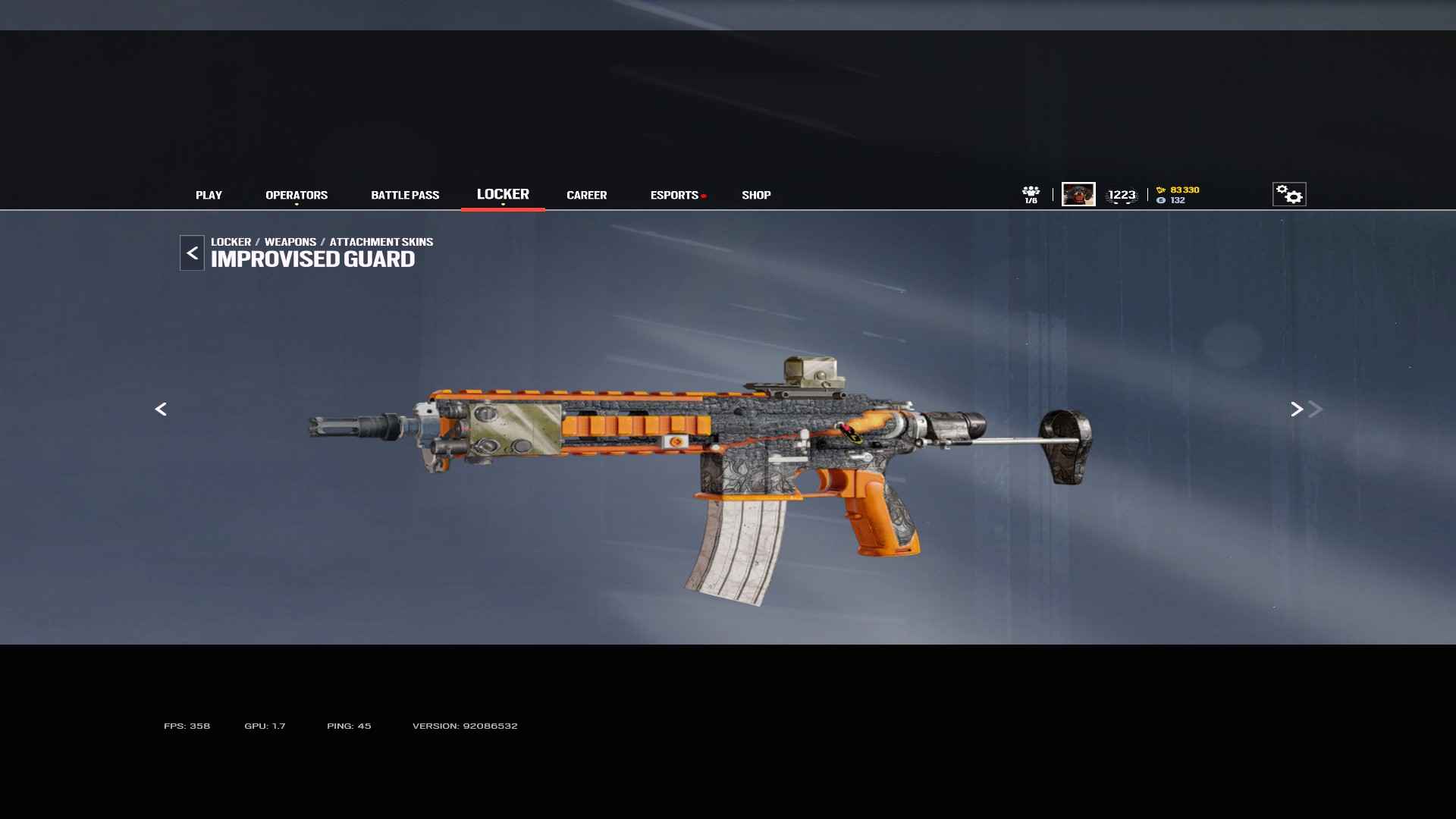Go to Weapons in the breadcrumb
Screen dimensions: 1456x819
(x=290, y=242)
